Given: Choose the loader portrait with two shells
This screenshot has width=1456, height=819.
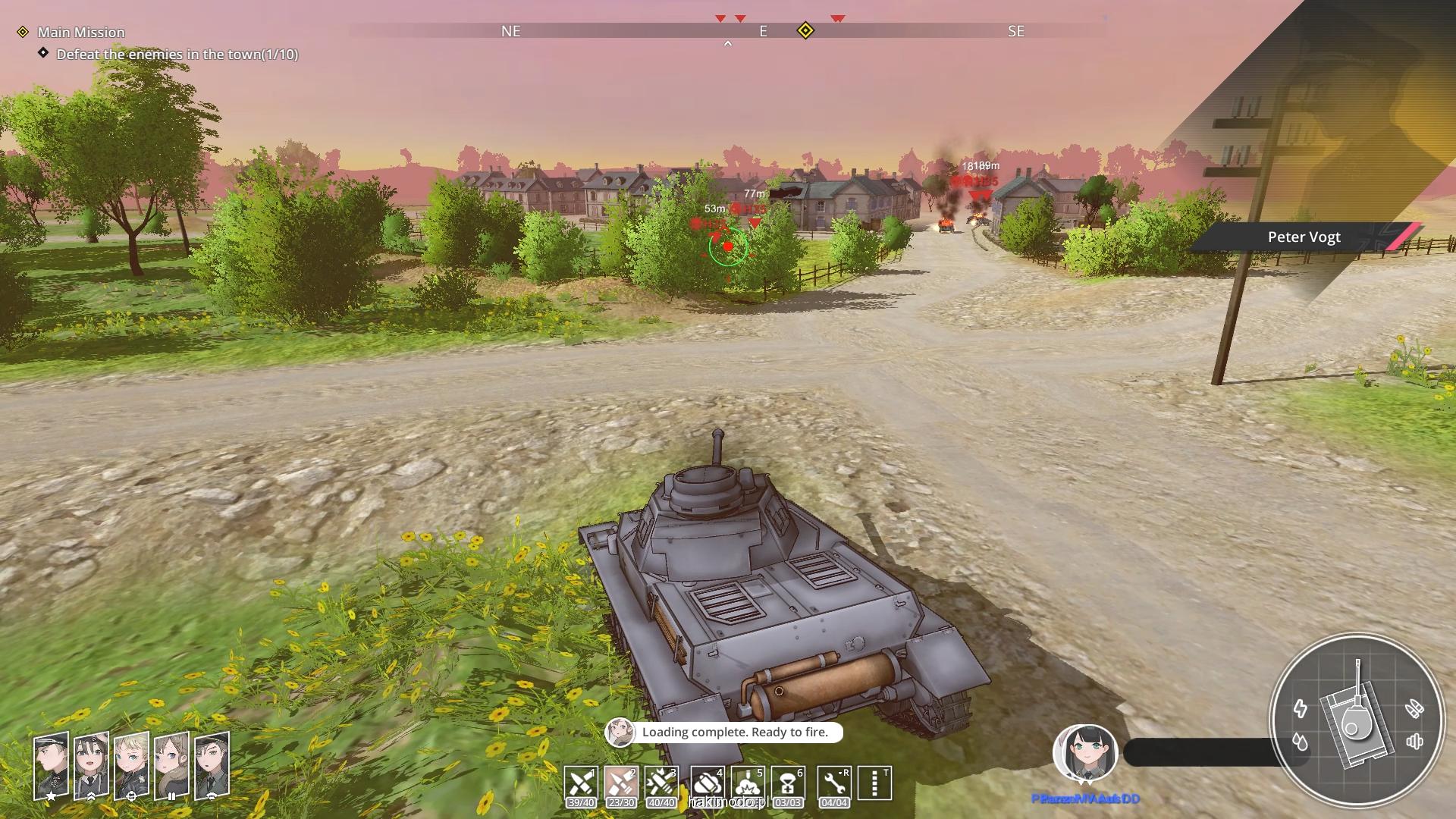Looking at the screenshot, I should (x=171, y=764).
